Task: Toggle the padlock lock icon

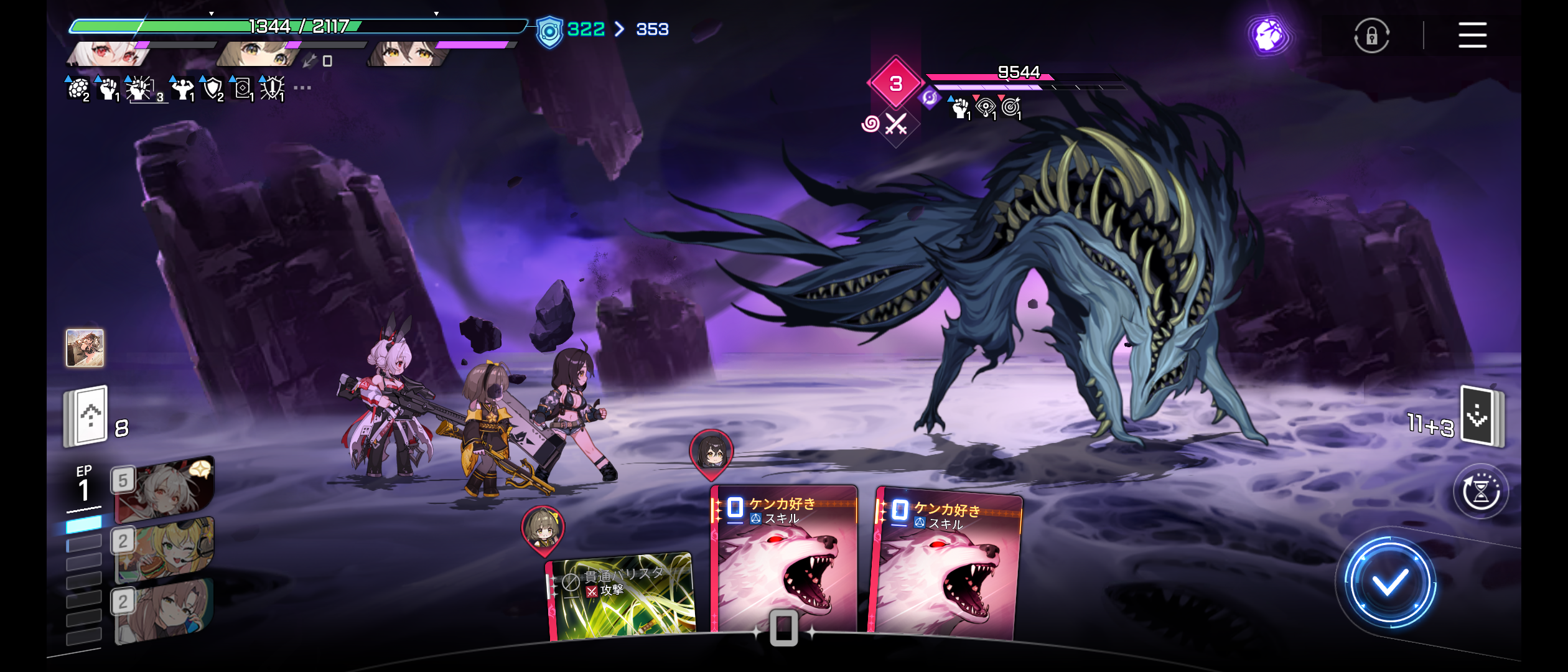Action: click(x=1371, y=36)
